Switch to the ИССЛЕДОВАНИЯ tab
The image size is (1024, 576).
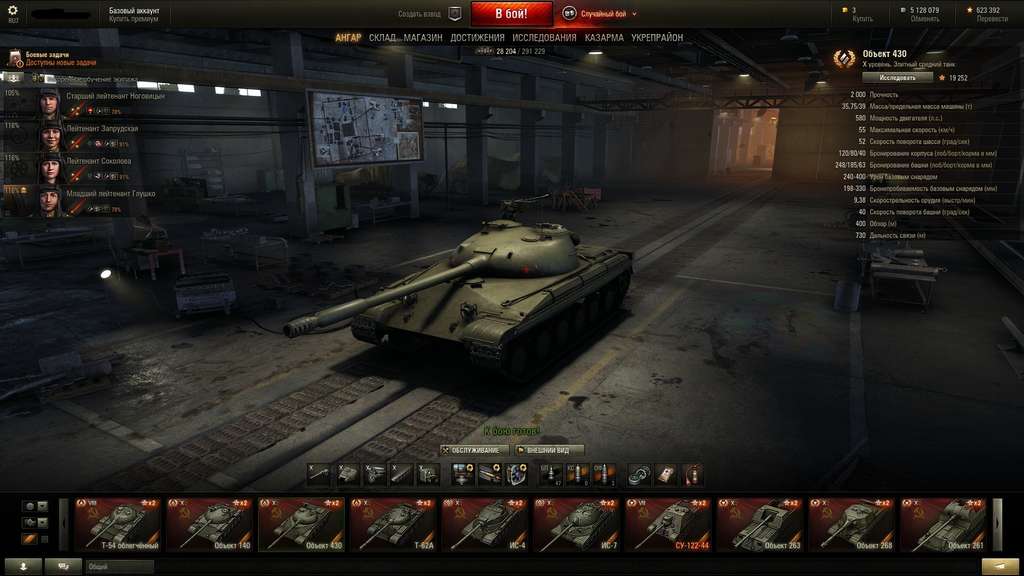point(544,38)
